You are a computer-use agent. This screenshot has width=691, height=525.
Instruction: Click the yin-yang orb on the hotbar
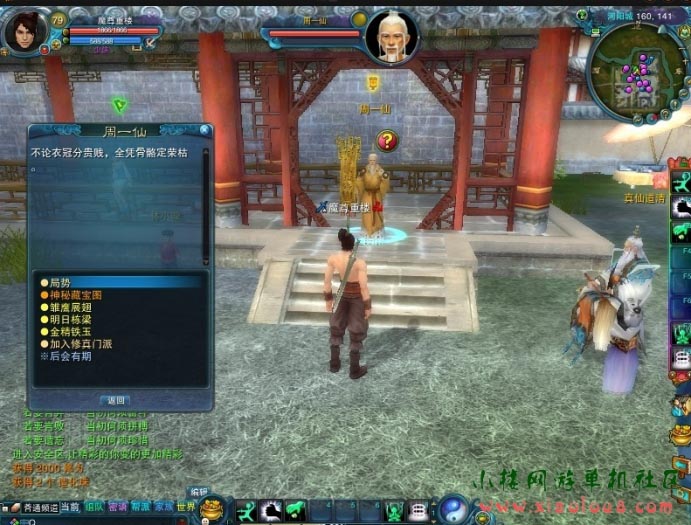tap(453, 509)
